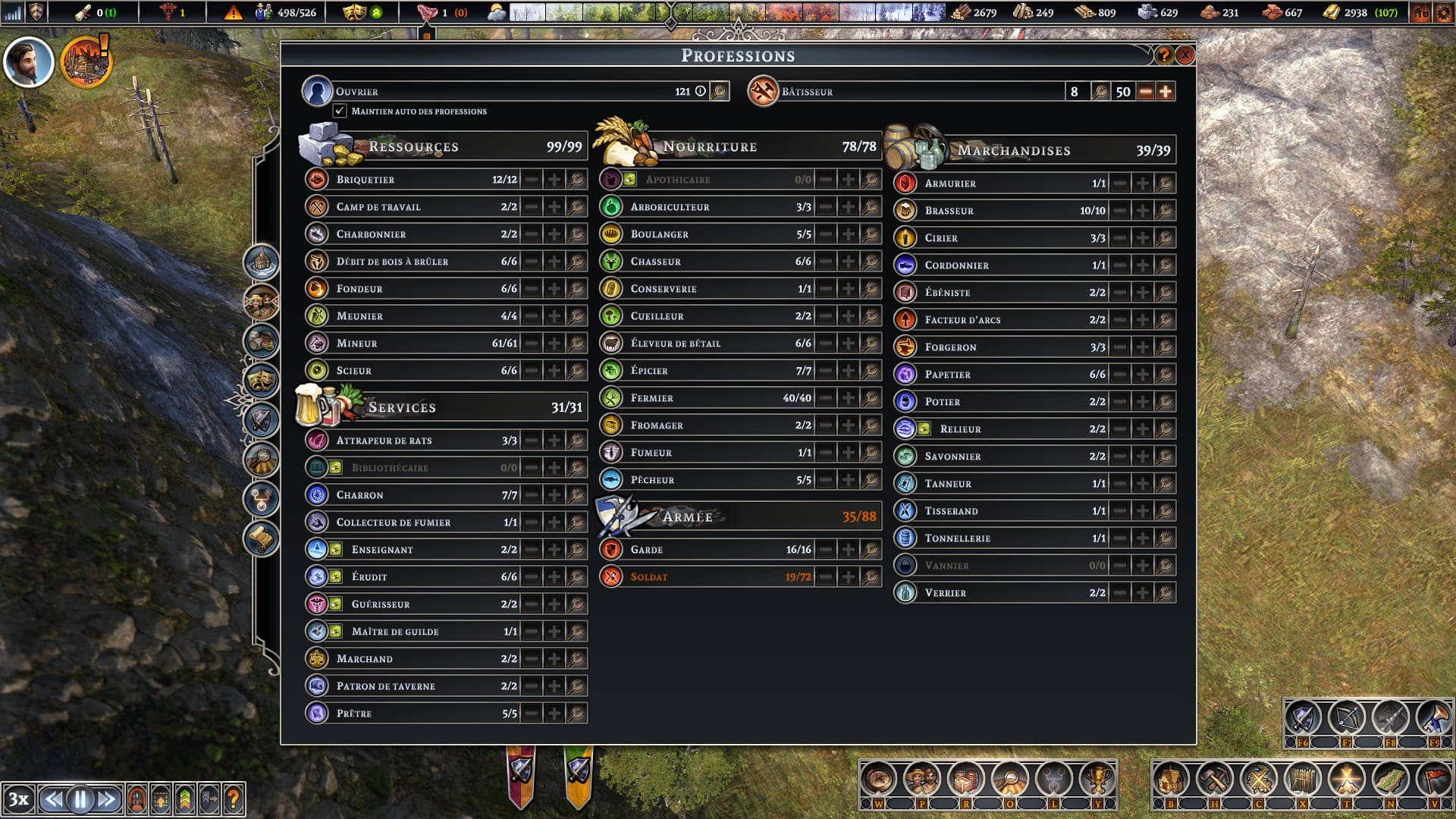Open the burning village alert icon

click(86, 62)
